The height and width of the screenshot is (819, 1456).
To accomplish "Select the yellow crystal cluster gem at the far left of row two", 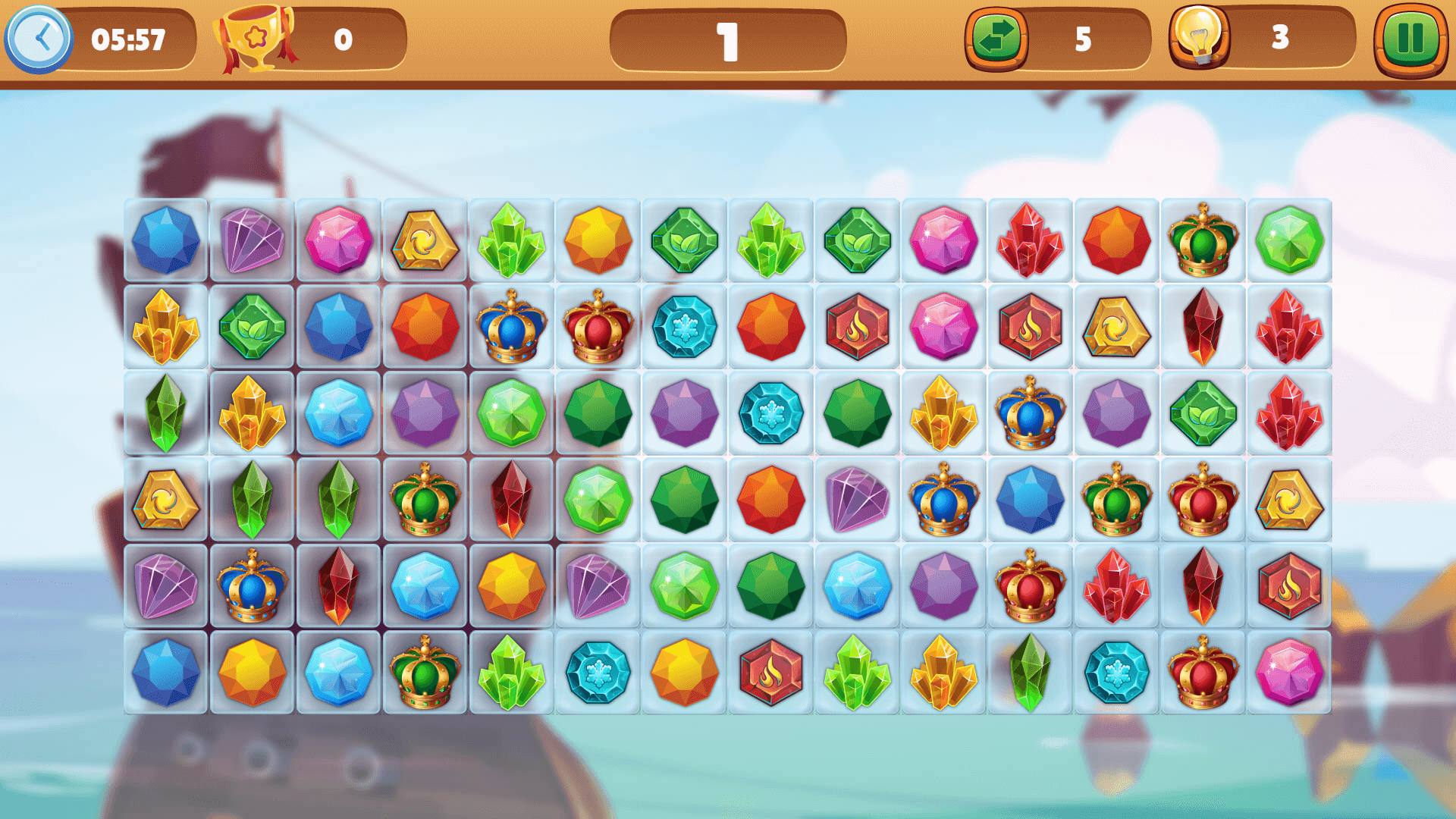I will tap(166, 328).
